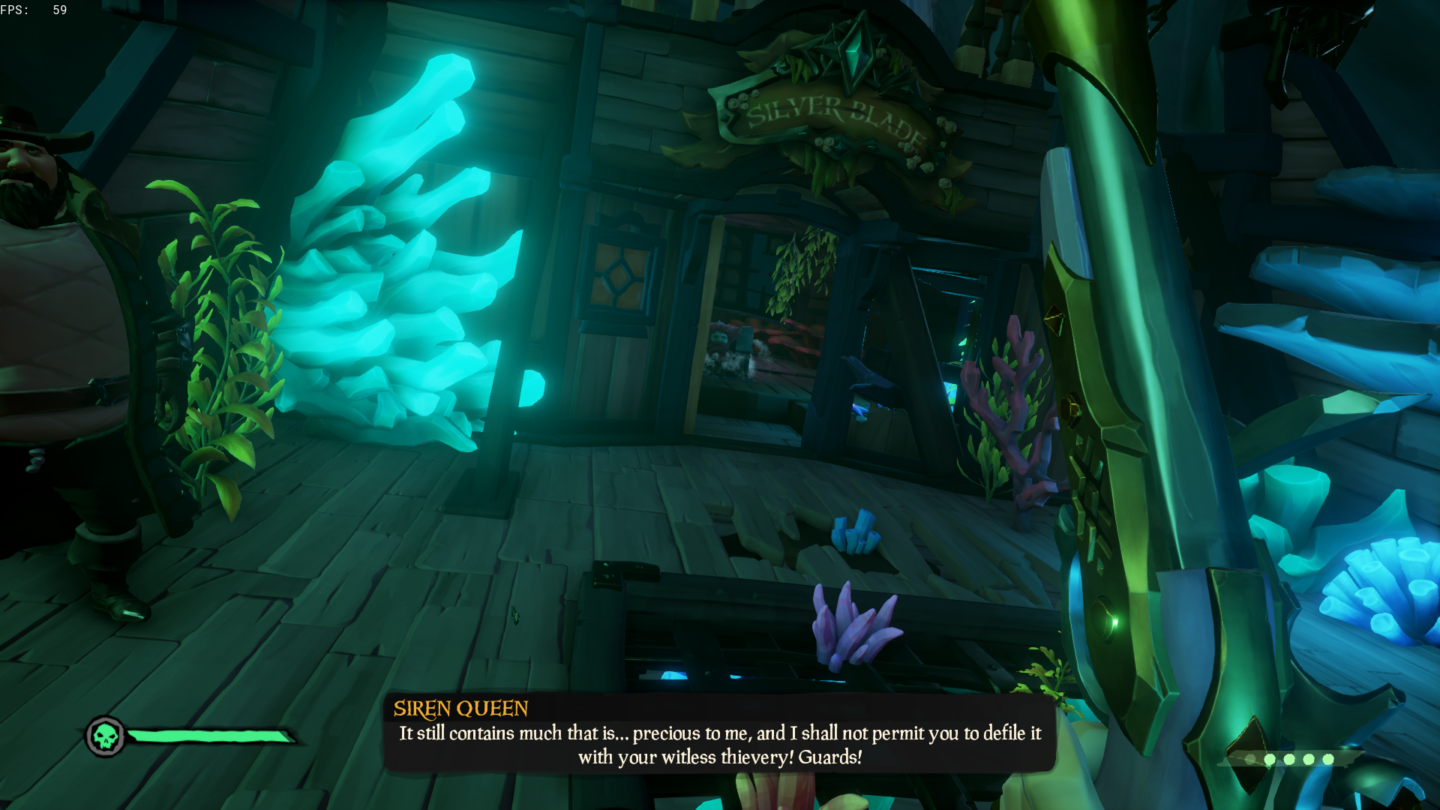Click the glowing turquoise crystal emblem above the sign
Screen dimensions: 1440x810
[855, 55]
